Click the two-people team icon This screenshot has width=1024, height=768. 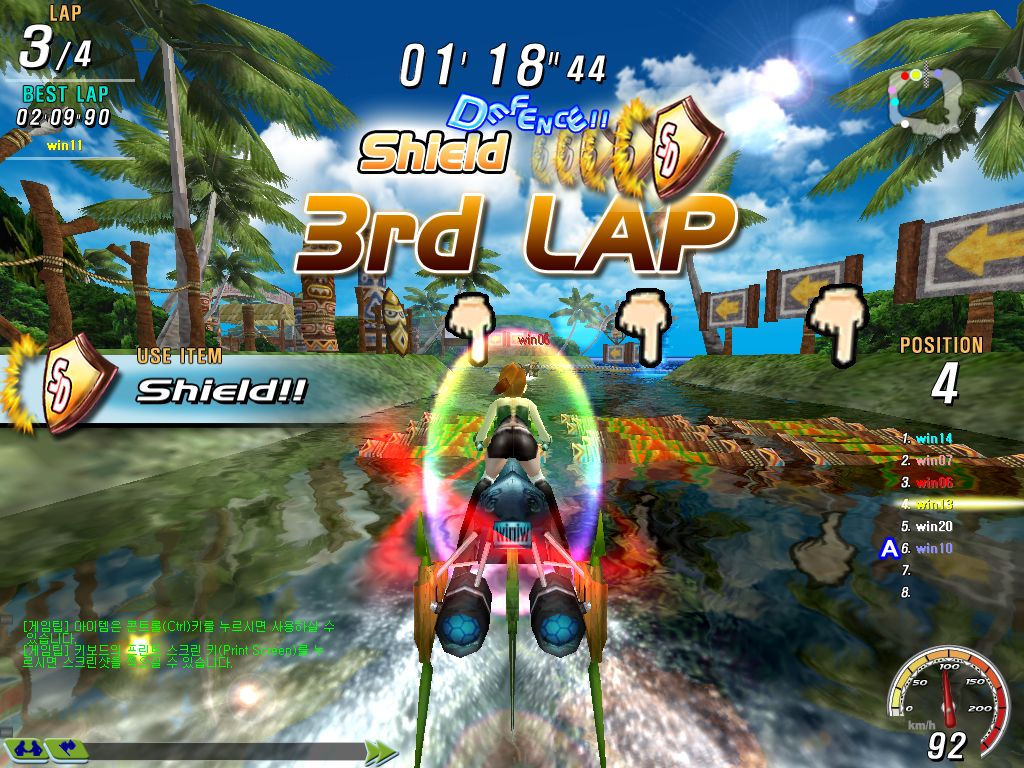point(28,748)
